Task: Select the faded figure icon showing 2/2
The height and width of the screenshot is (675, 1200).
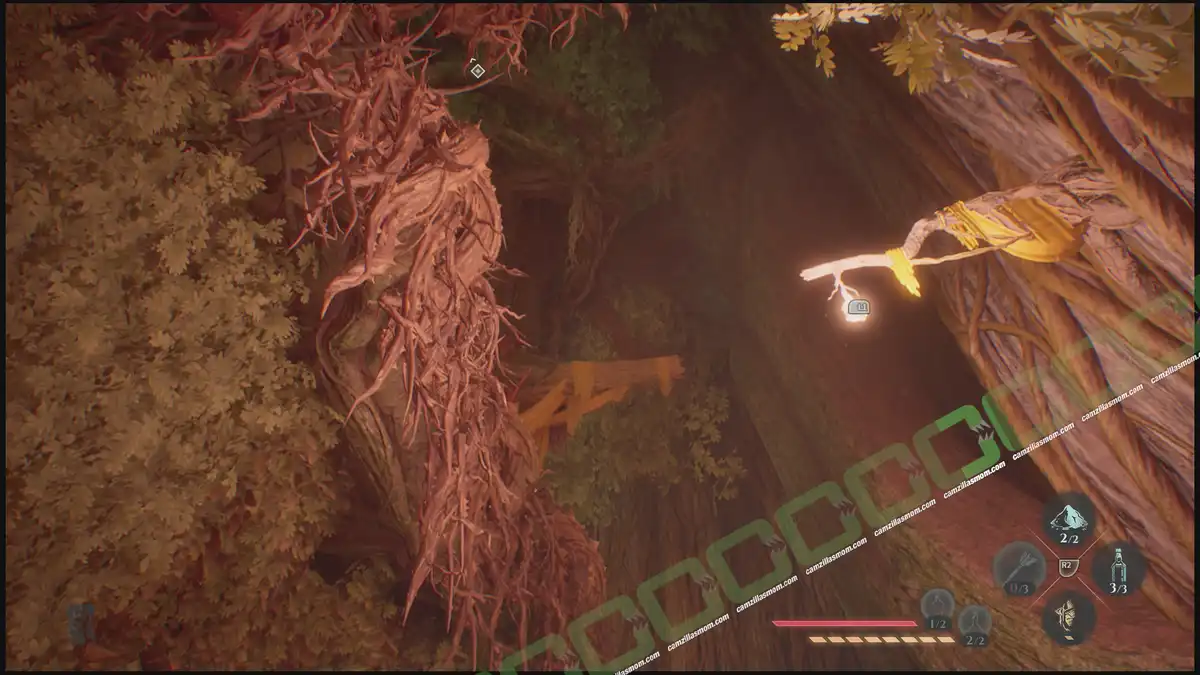Action: click(974, 622)
